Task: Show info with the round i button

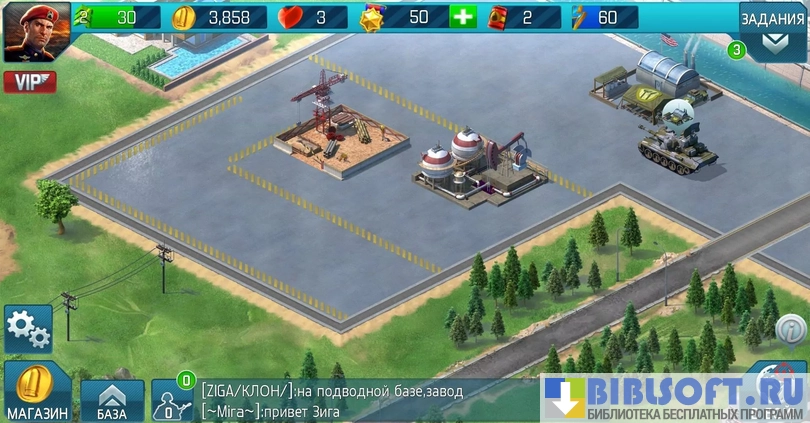Action: [x=791, y=327]
